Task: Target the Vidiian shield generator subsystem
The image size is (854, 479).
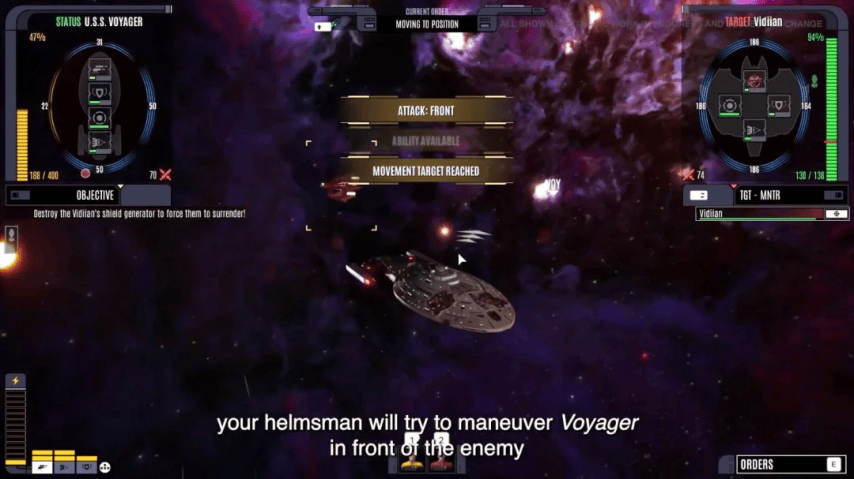Action: pos(781,105)
